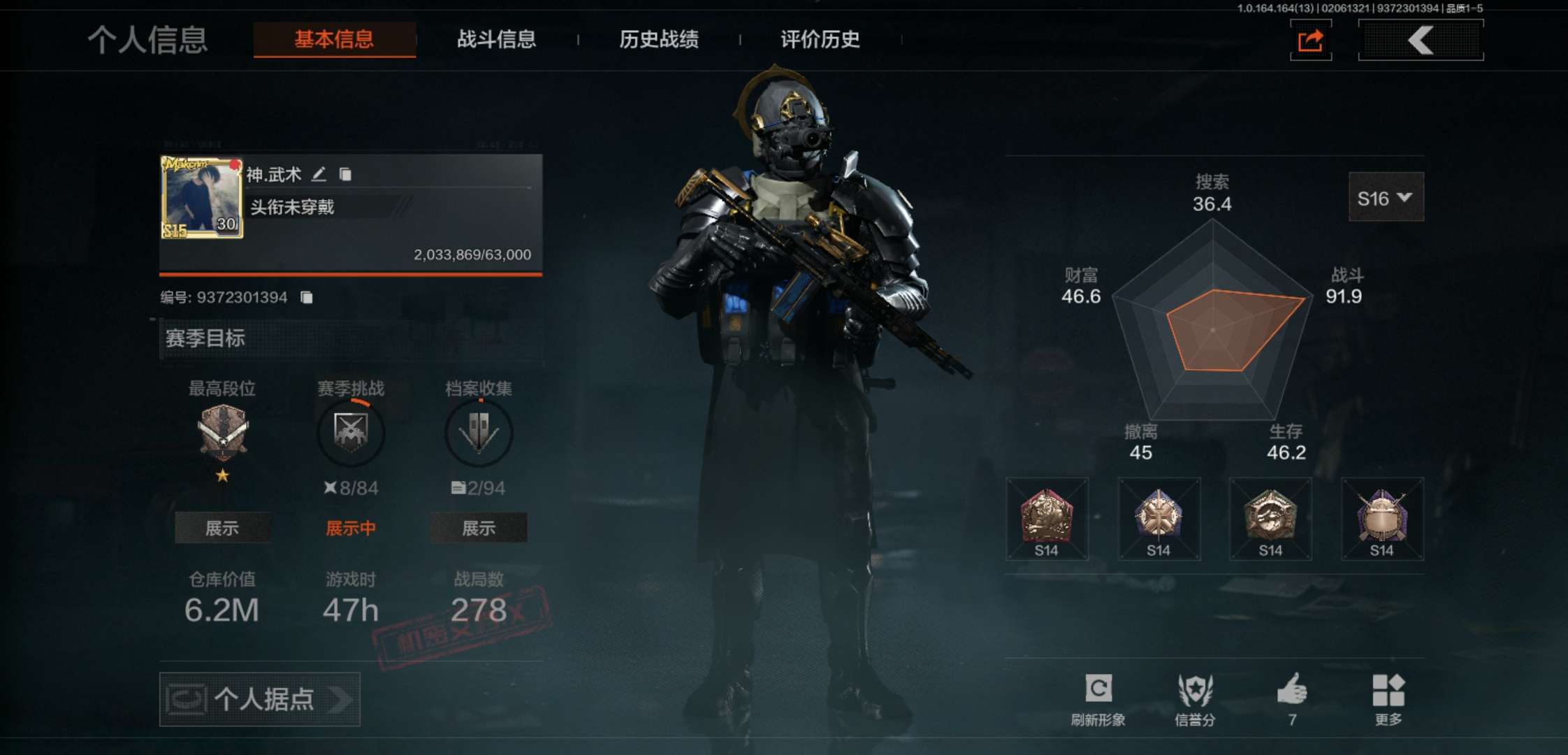This screenshot has height=755, width=1568.
Task: Open the 更多 more options
Action: 1388,698
